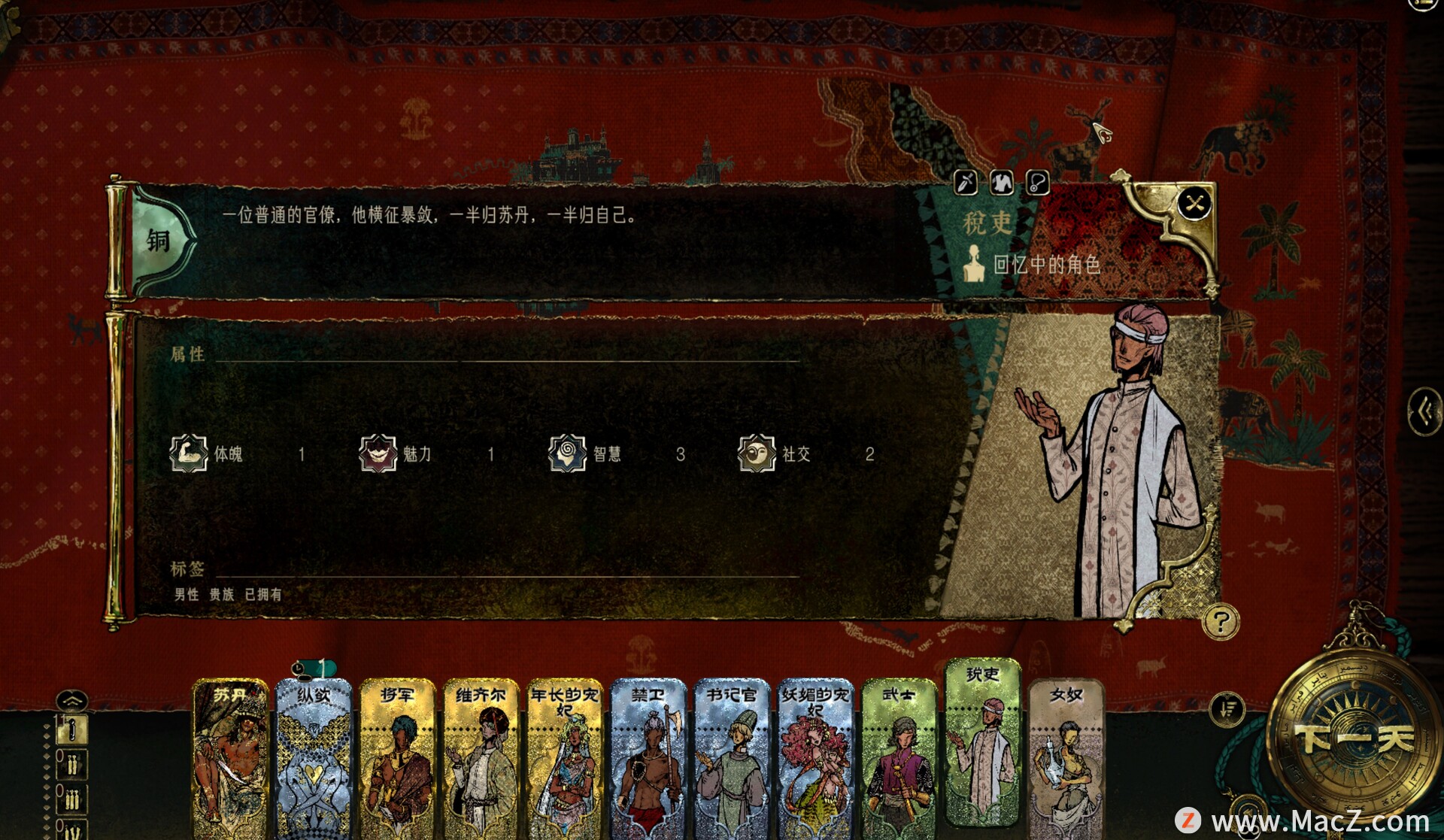The width and height of the screenshot is (1444, 840).
Task: Select the 年长的宠妃 card
Action: tap(565, 756)
